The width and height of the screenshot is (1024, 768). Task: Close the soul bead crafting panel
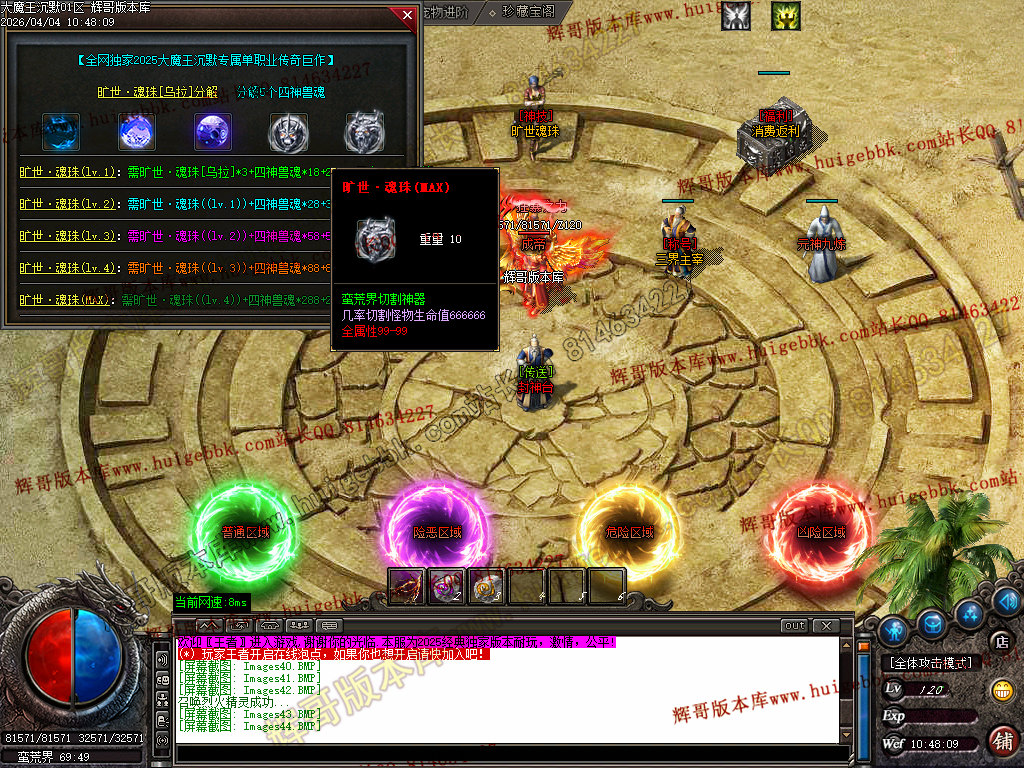[406, 16]
